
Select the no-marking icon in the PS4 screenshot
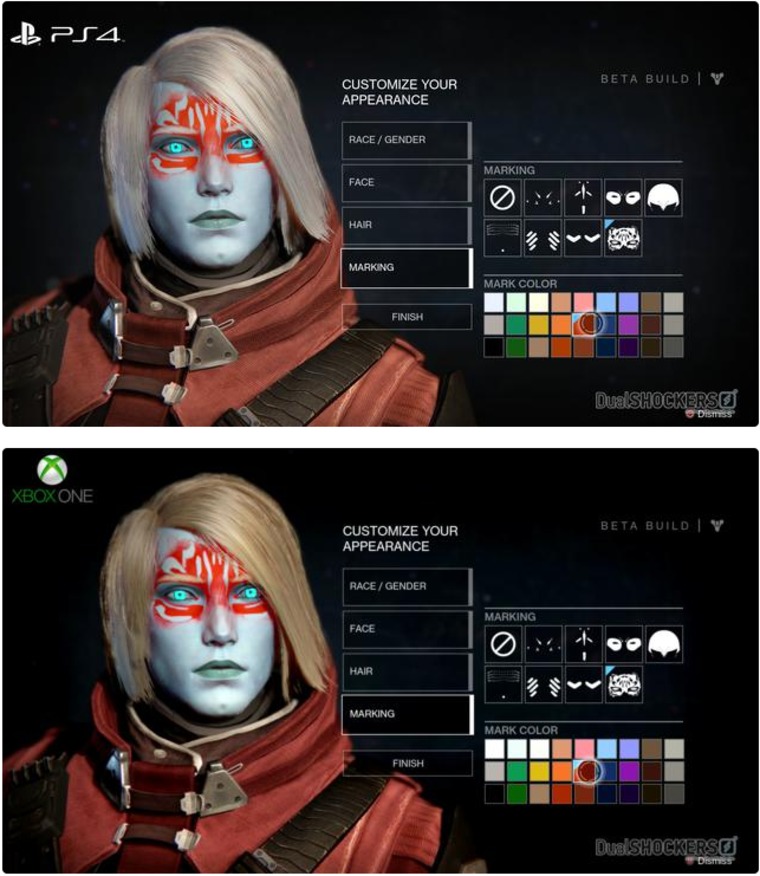(x=502, y=198)
